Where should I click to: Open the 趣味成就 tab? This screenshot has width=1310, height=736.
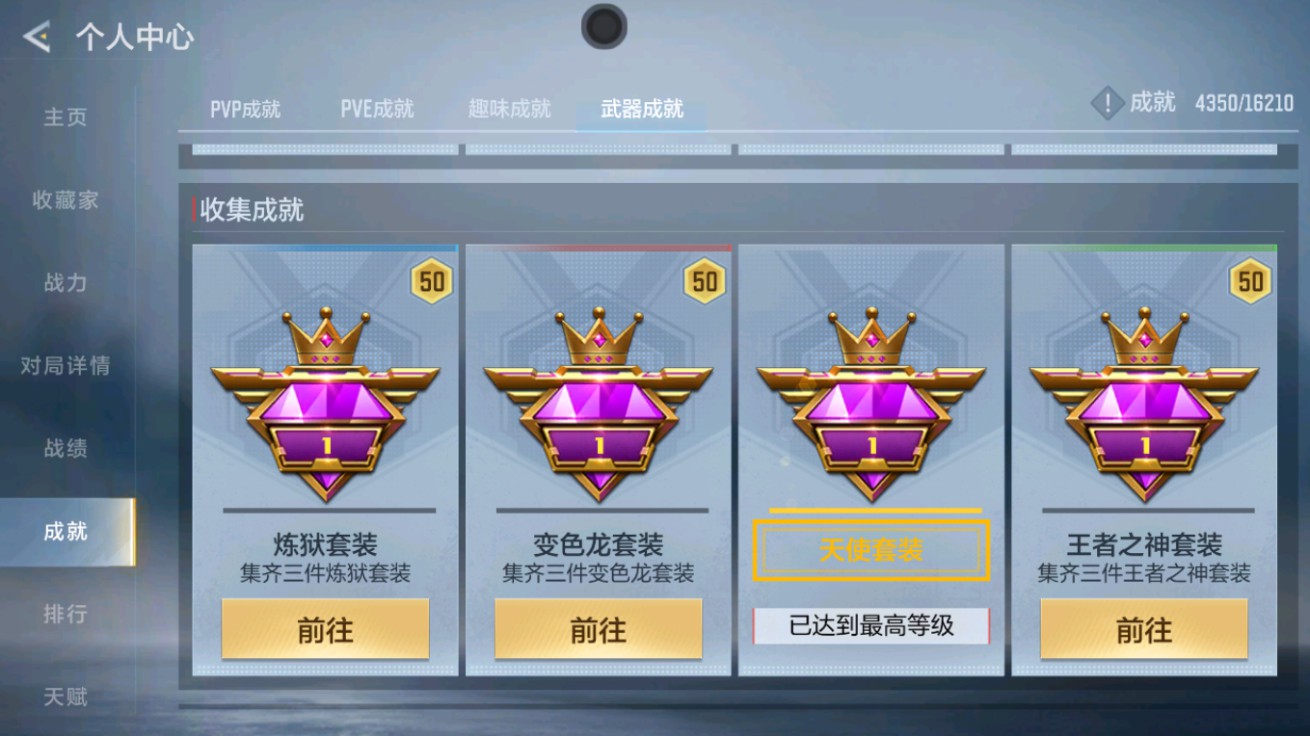(x=510, y=109)
